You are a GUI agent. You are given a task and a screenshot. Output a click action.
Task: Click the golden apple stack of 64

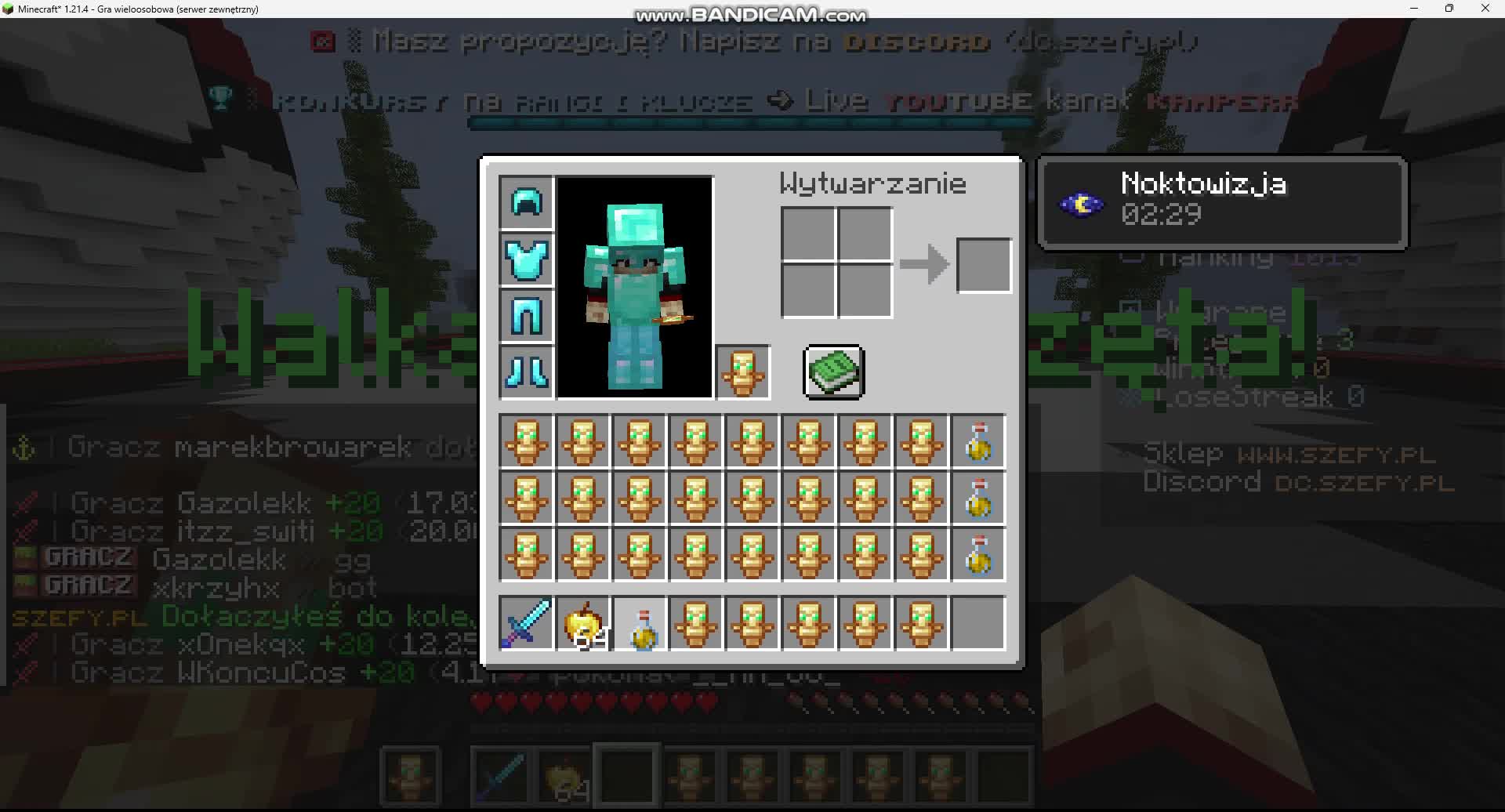(582, 623)
